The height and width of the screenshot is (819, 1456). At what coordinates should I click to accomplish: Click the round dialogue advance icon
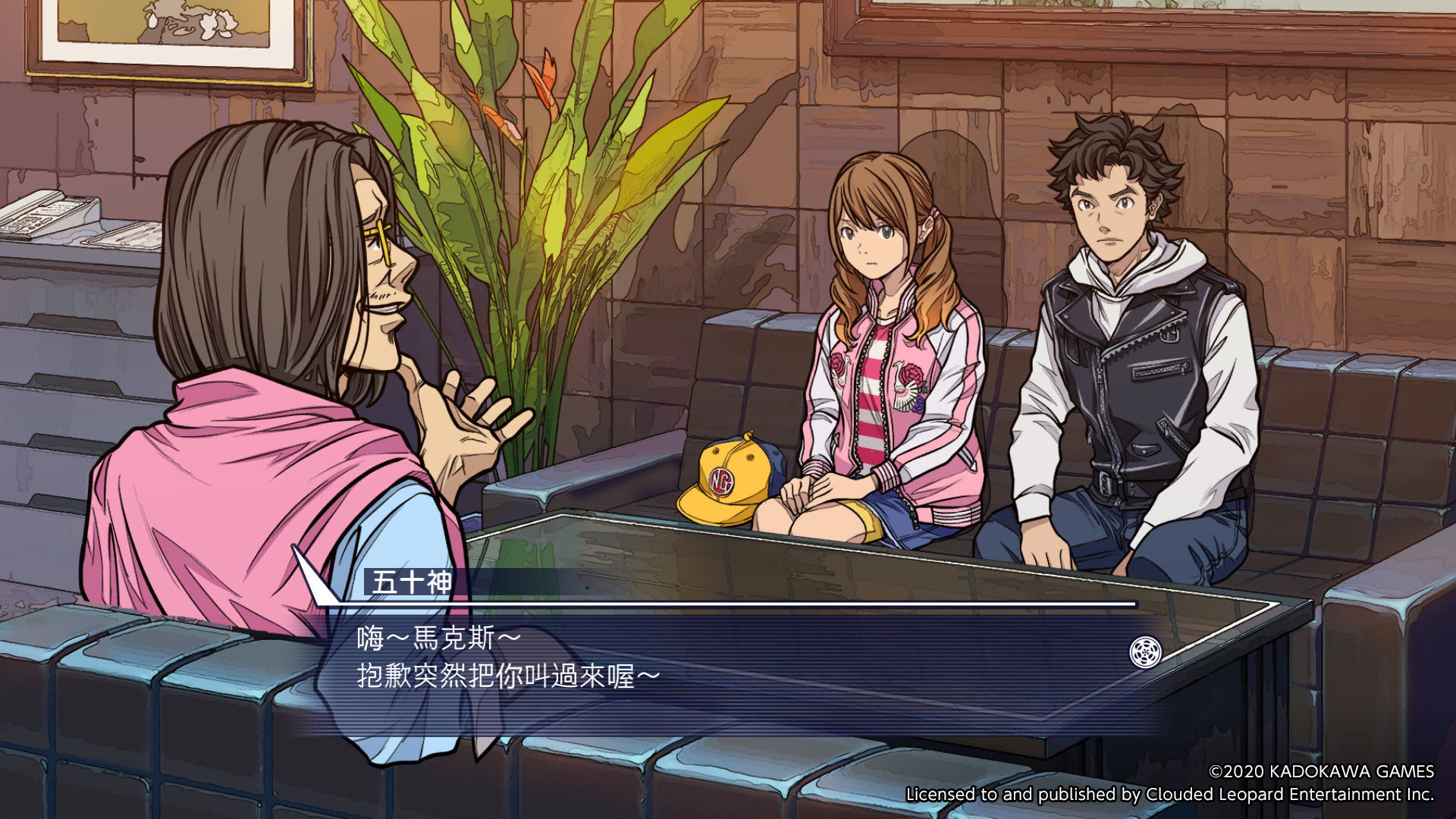point(1145,652)
